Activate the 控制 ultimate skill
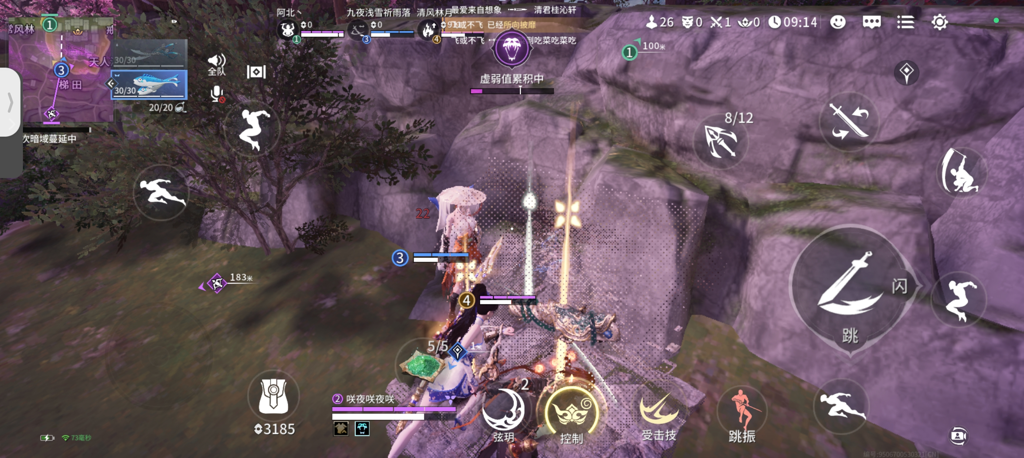Screen dimensions: 1024x458 tap(570, 412)
